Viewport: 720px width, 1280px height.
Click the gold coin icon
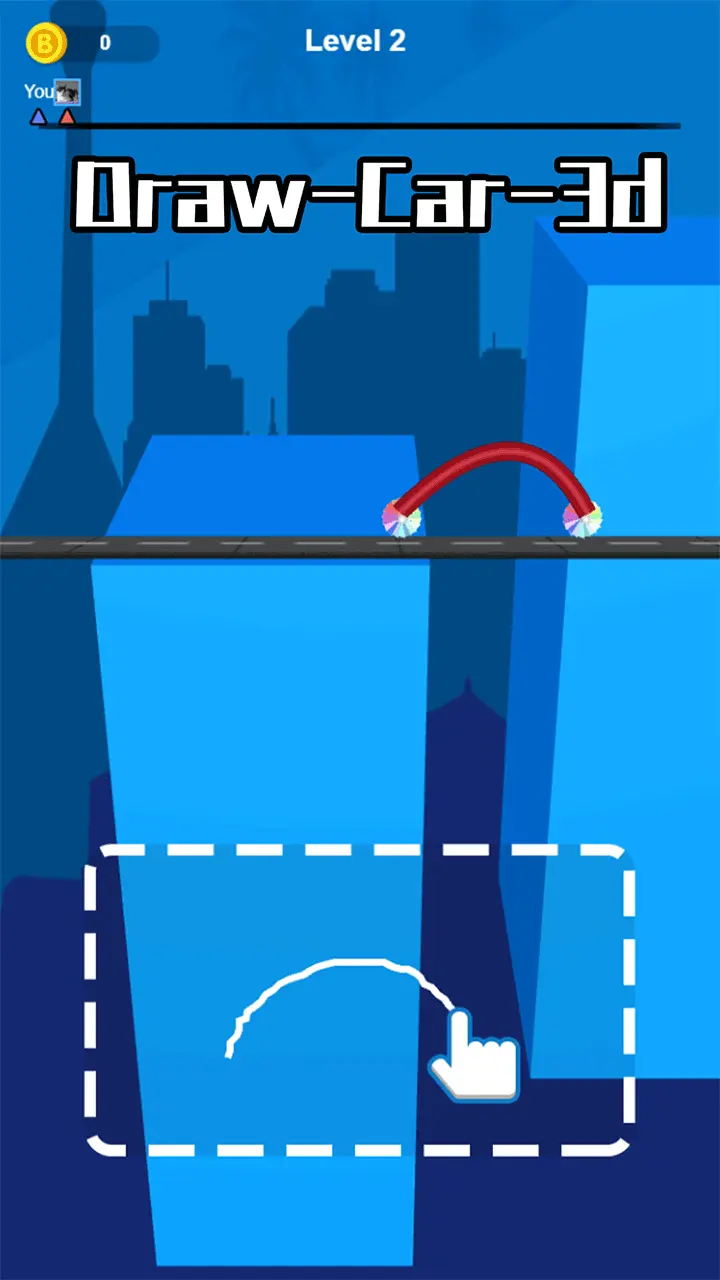[45, 43]
